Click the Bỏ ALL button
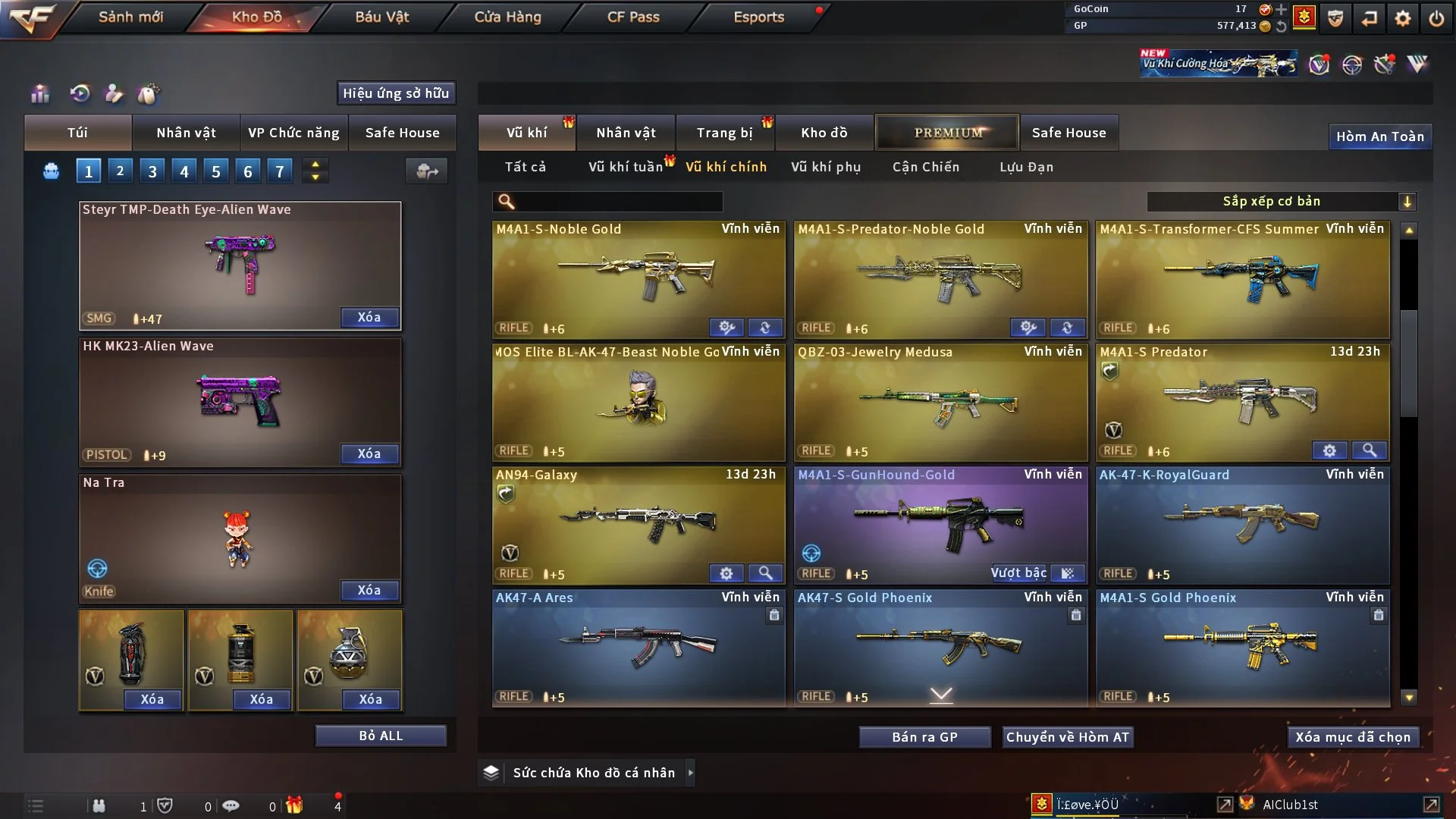 pyautogui.click(x=381, y=736)
